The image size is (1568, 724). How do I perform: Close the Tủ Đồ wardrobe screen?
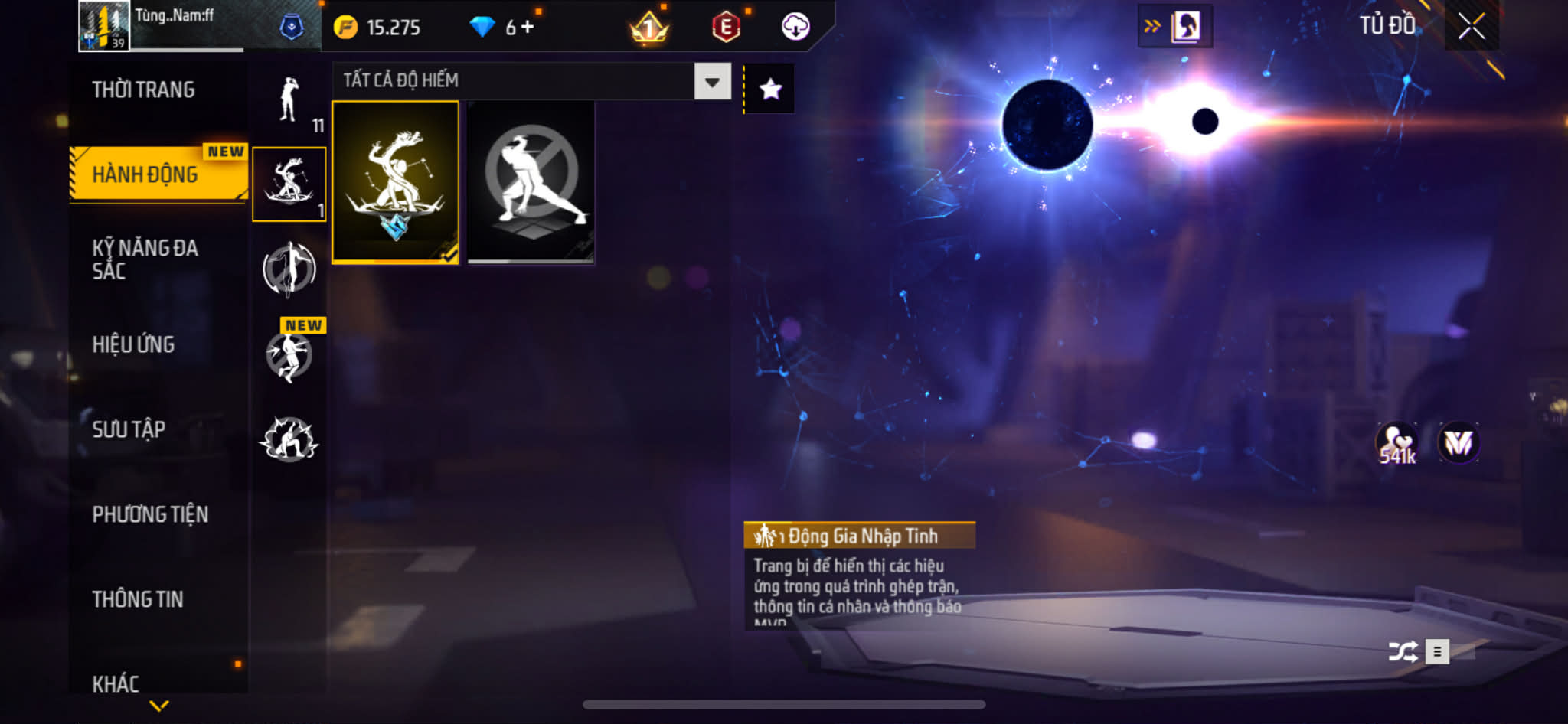1471,26
